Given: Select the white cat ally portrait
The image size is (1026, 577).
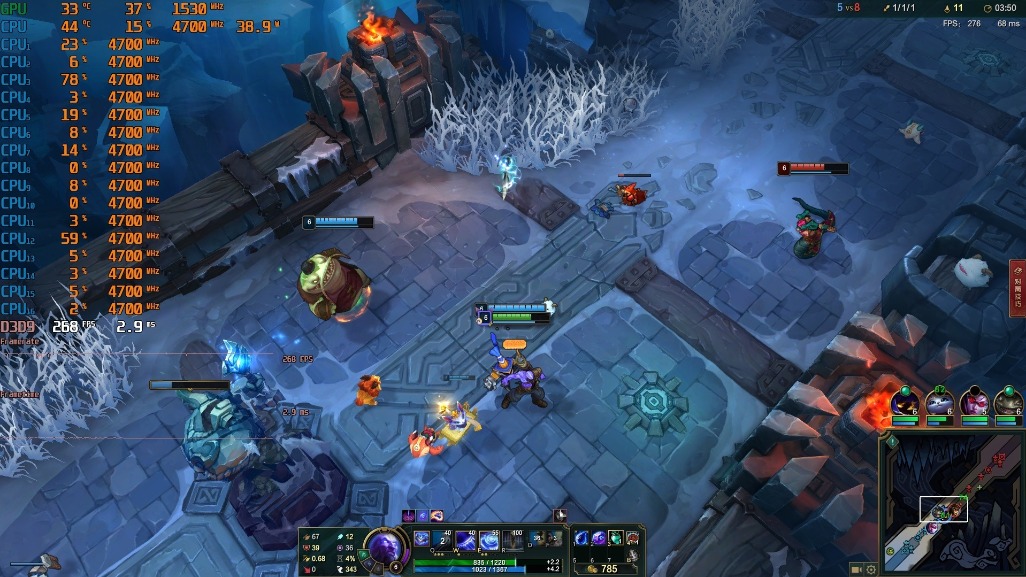Looking at the screenshot, I should pyautogui.click(x=939, y=402).
